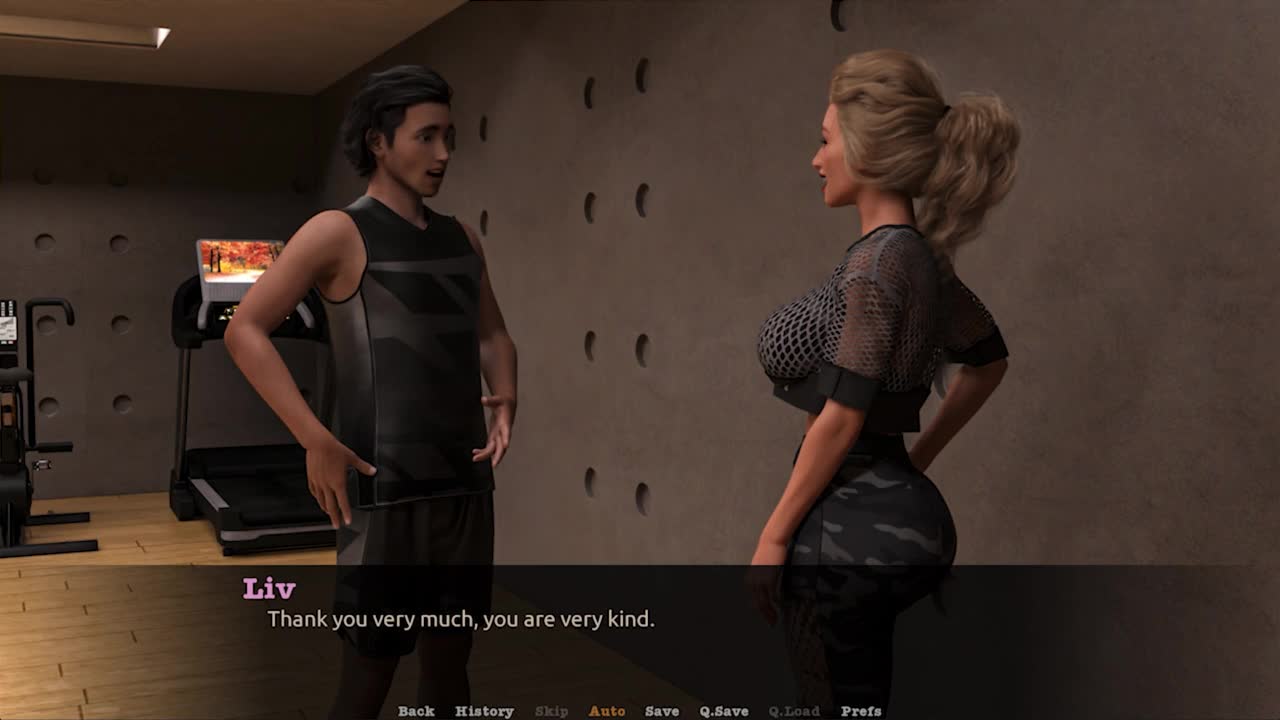Screen dimensions: 1280x720
Task: Go back with the Back button
Action: click(416, 711)
